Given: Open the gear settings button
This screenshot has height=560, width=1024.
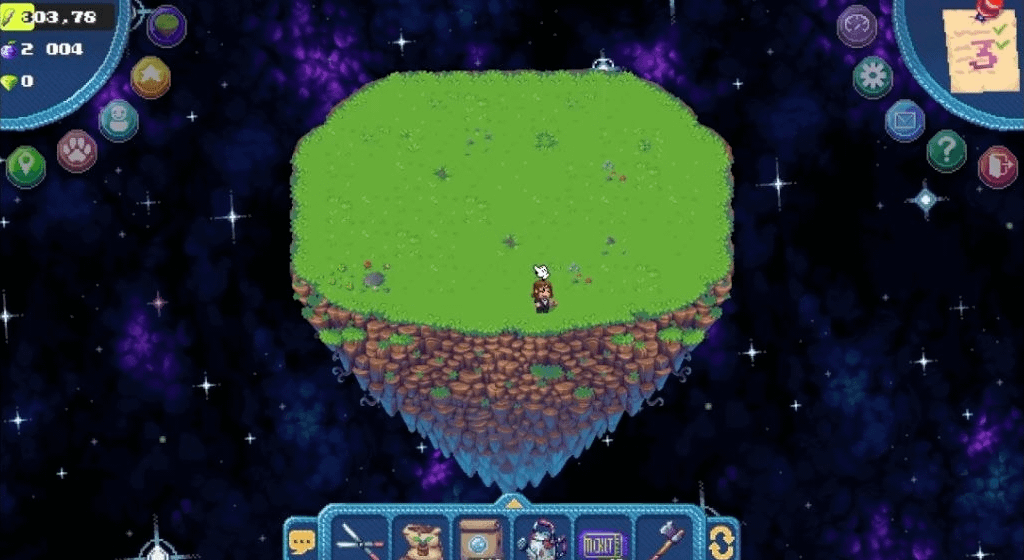Looking at the screenshot, I should 873,76.
